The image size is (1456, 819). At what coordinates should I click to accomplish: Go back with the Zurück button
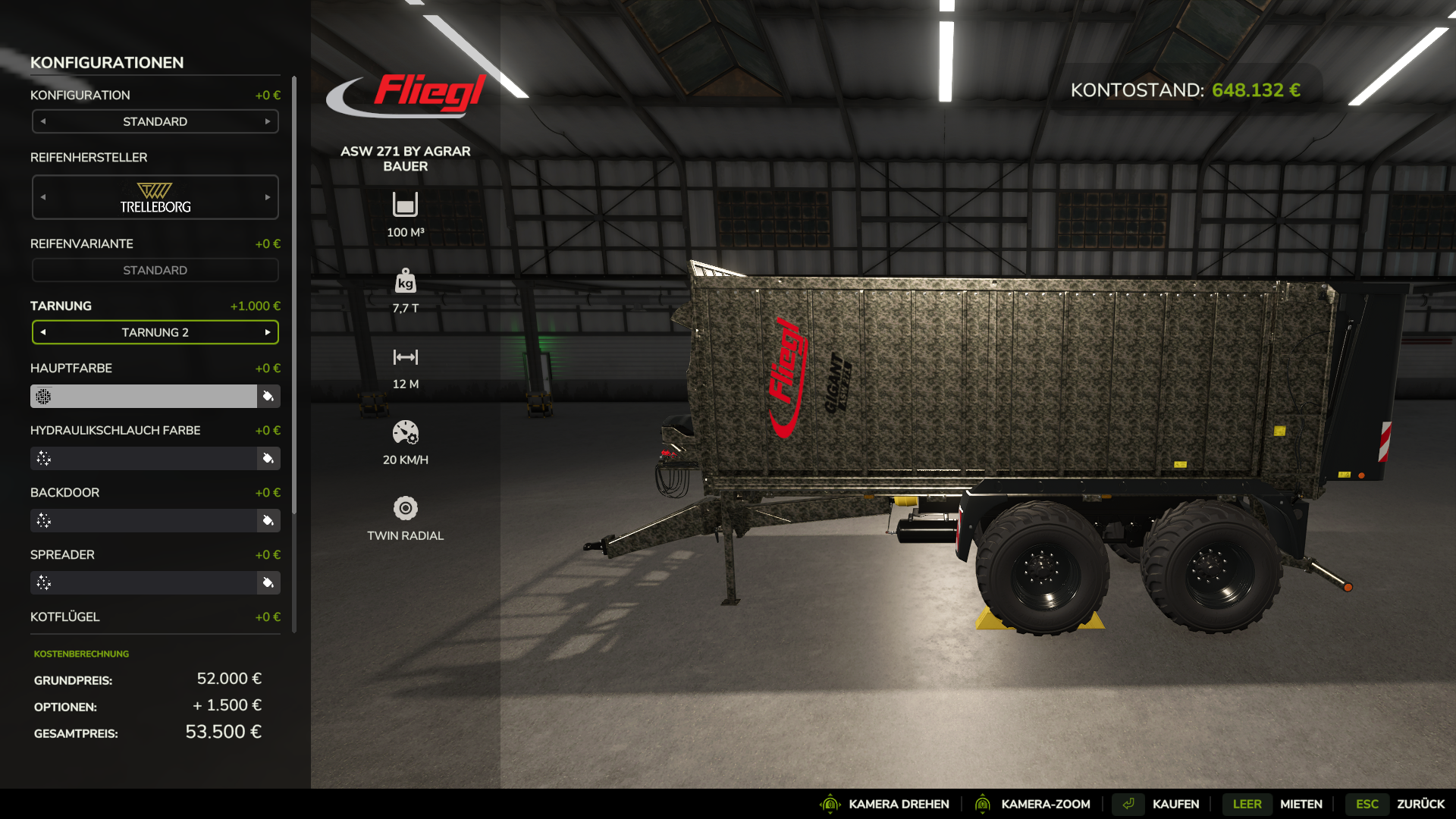1420,804
